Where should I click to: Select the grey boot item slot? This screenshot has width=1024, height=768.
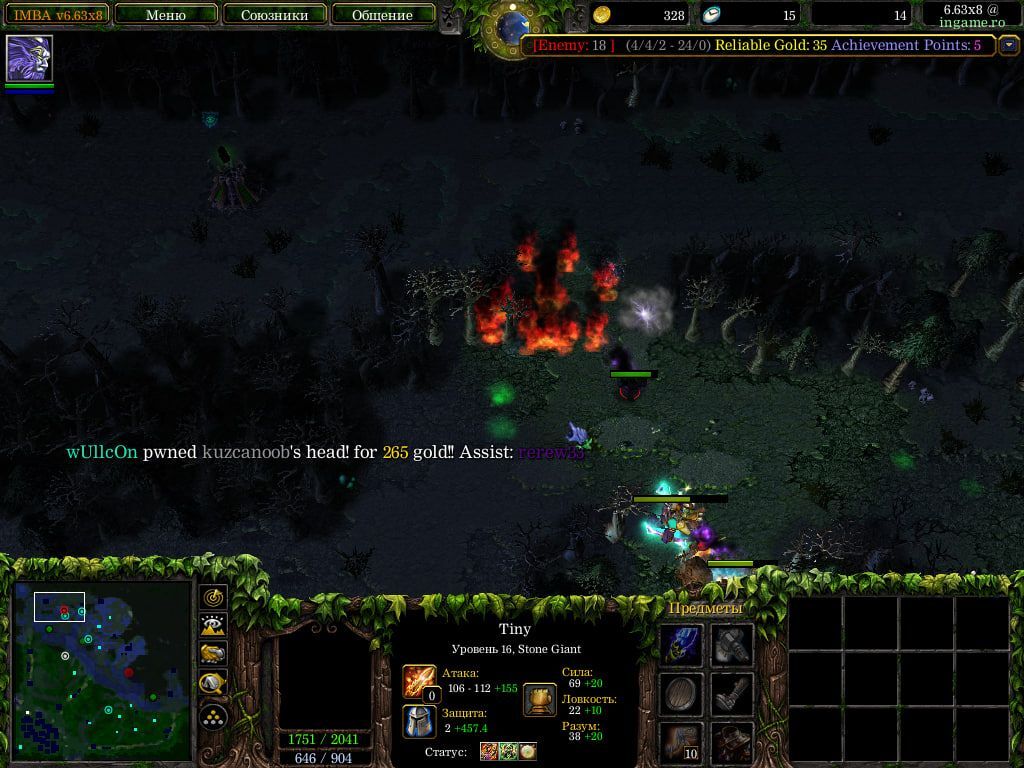pyautogui.click(x=732, y=693)
